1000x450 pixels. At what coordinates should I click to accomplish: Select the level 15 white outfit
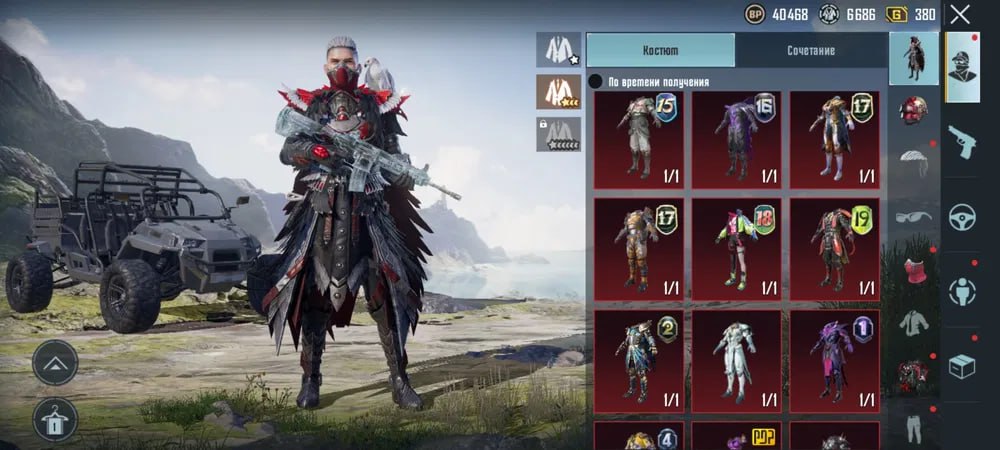(640, 140)
